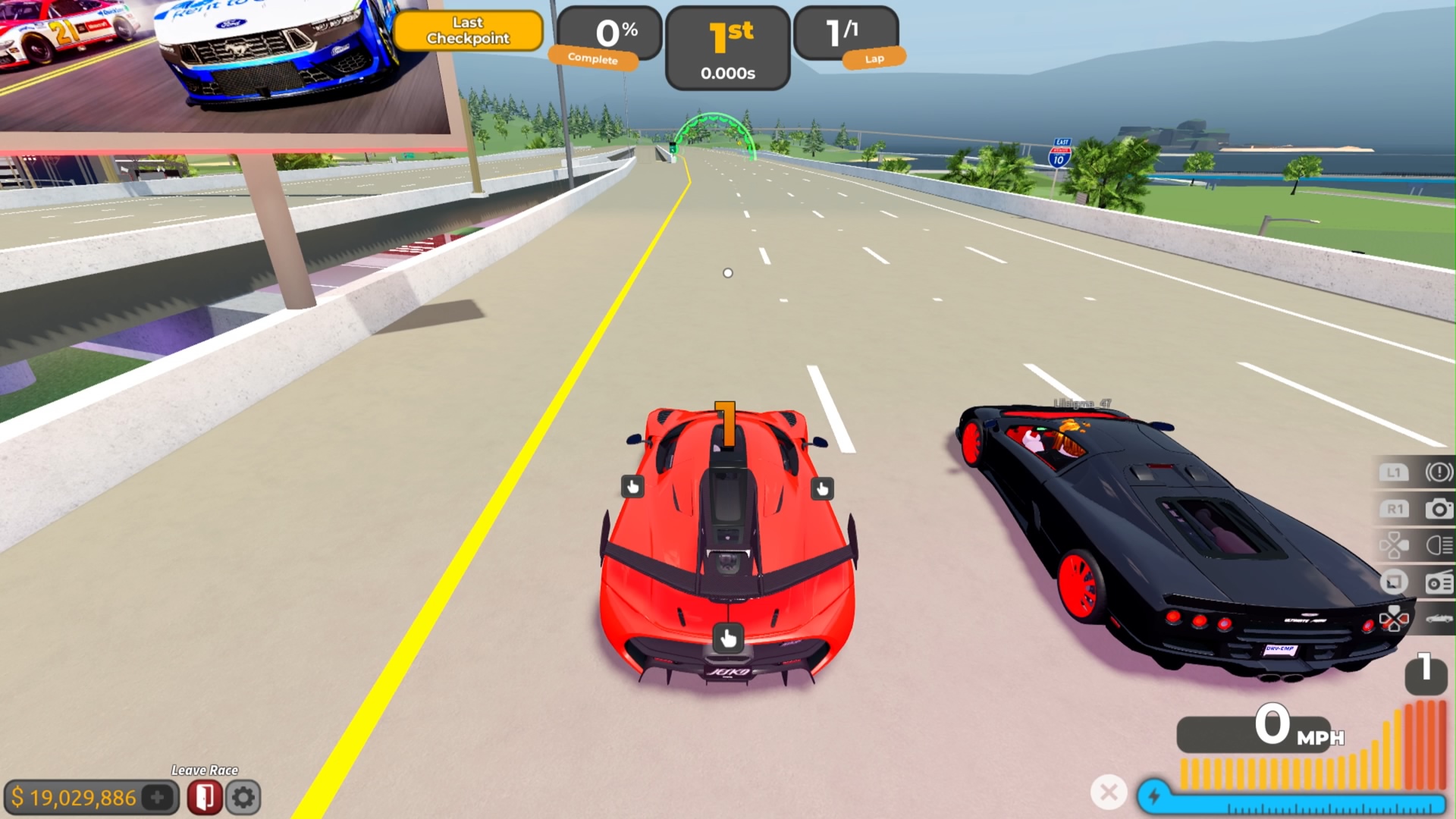Open the car radio icon
Screen dimensions: 1456x819
coord(1439,582)
